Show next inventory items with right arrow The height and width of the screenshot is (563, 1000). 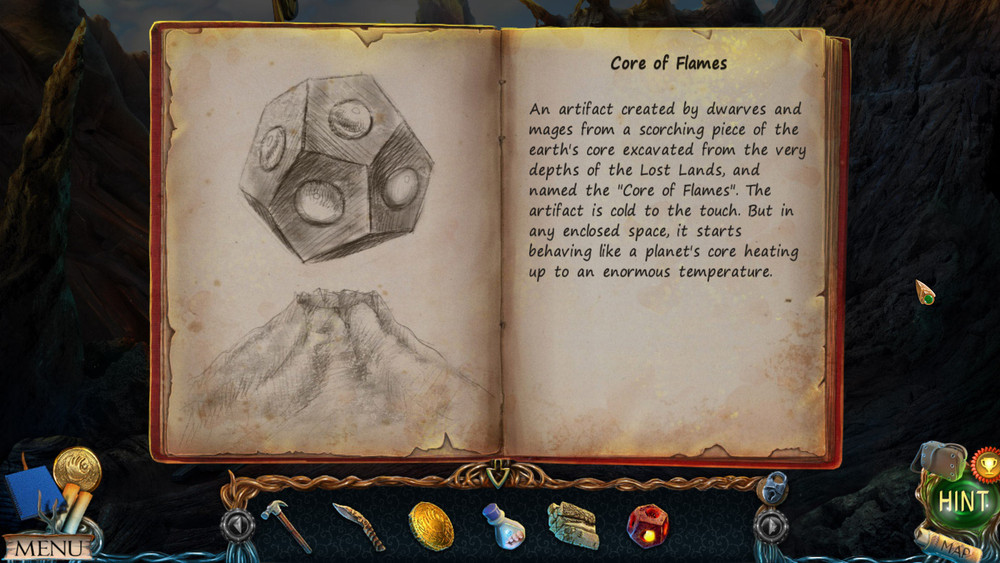click(x=771, y=524)
